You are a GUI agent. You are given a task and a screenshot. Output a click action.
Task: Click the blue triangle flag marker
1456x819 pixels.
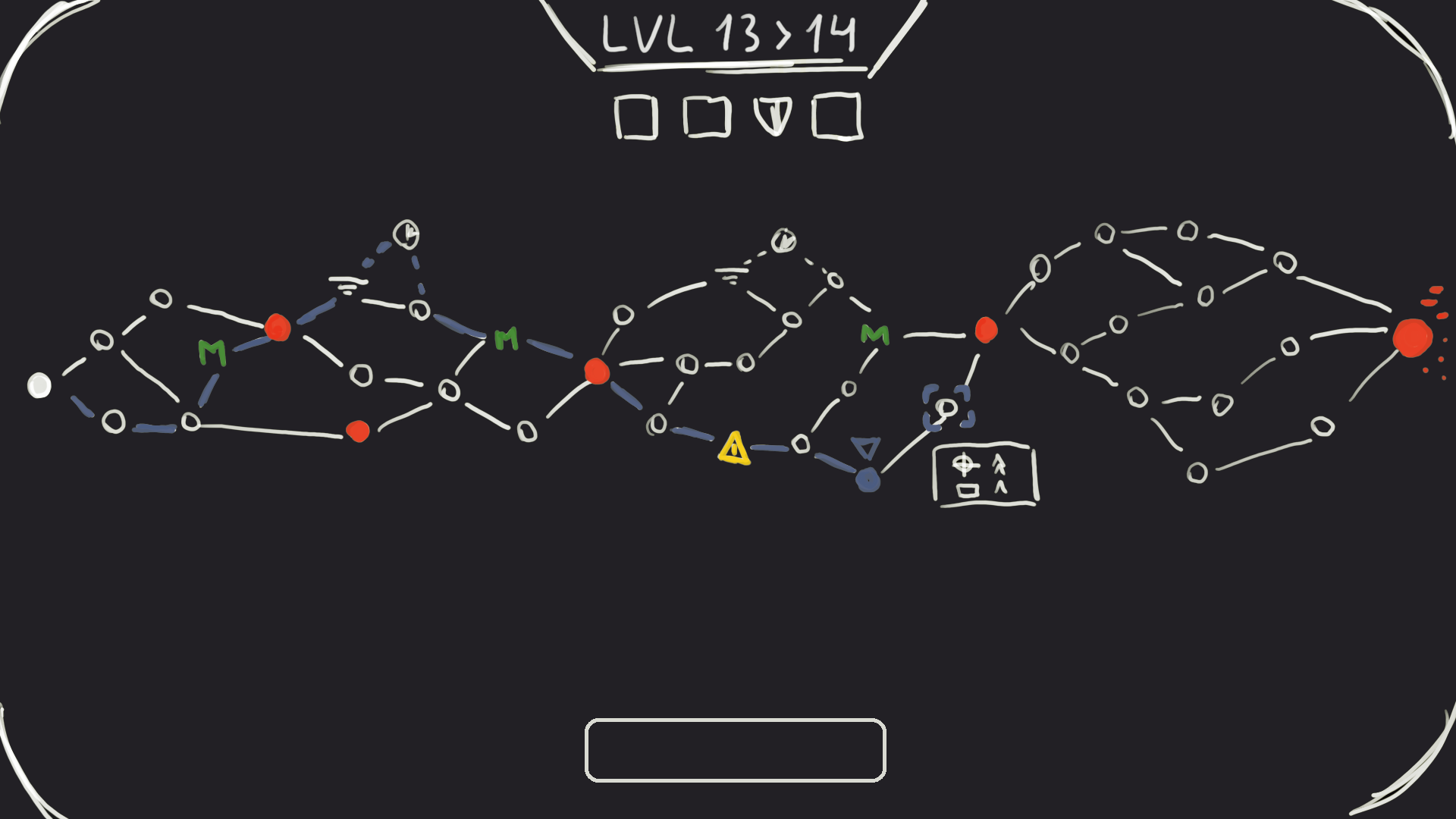tap(867, 447)
